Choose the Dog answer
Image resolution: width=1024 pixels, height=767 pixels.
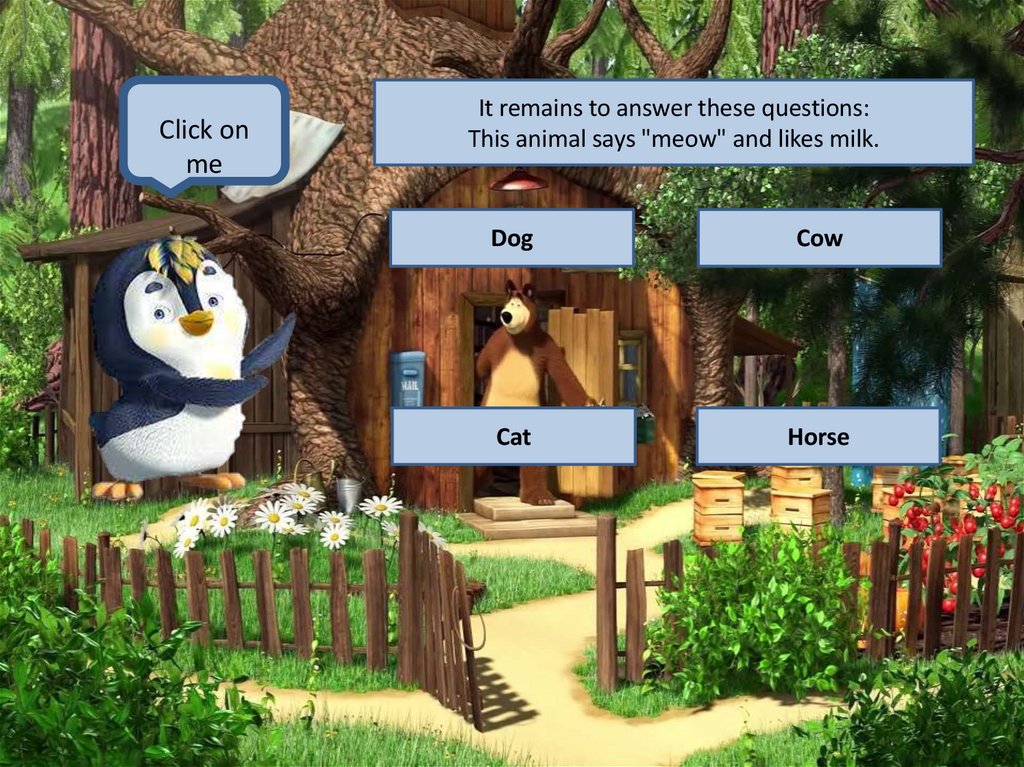(511, 238)
